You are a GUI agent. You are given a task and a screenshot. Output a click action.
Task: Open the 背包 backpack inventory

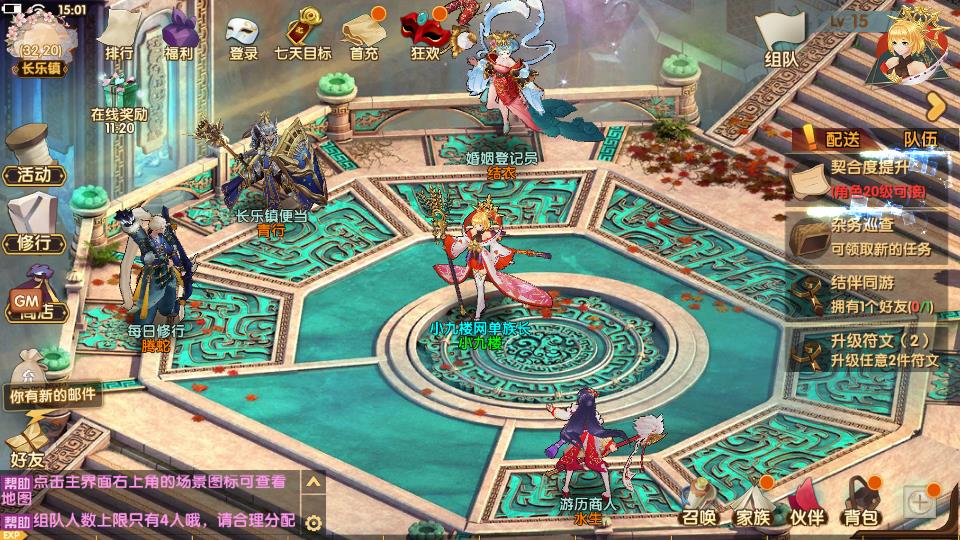point(860,503)
